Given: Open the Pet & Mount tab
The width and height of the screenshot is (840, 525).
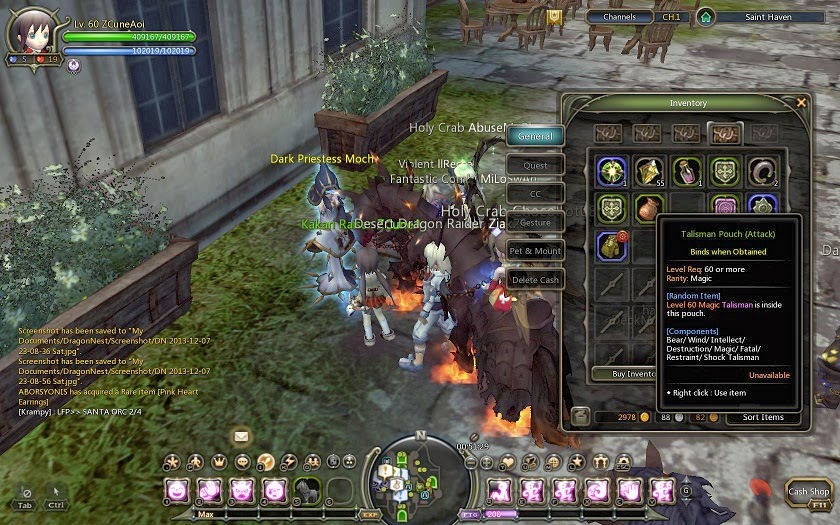Looking at the screenshot, I should (536, 251).
